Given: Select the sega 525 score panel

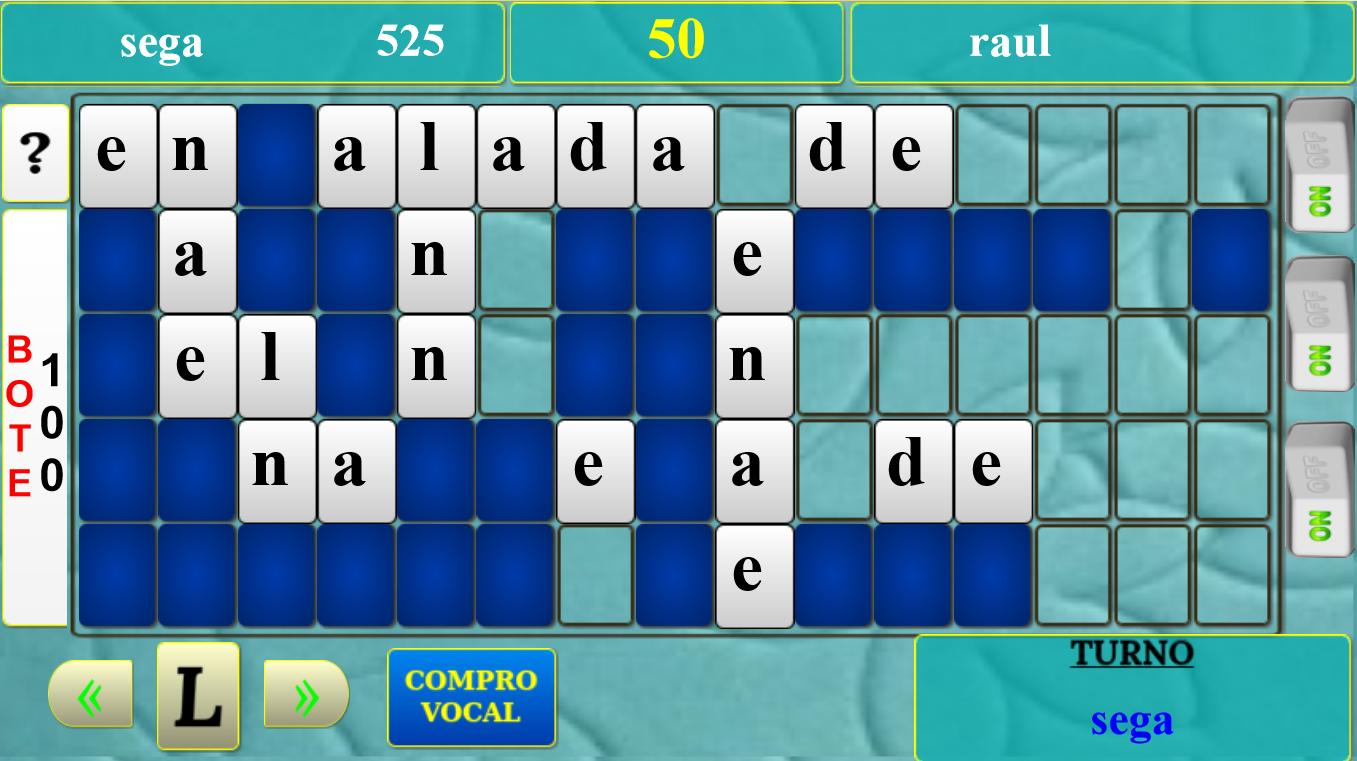Looking at the screenshot, I should click(255, 40).
